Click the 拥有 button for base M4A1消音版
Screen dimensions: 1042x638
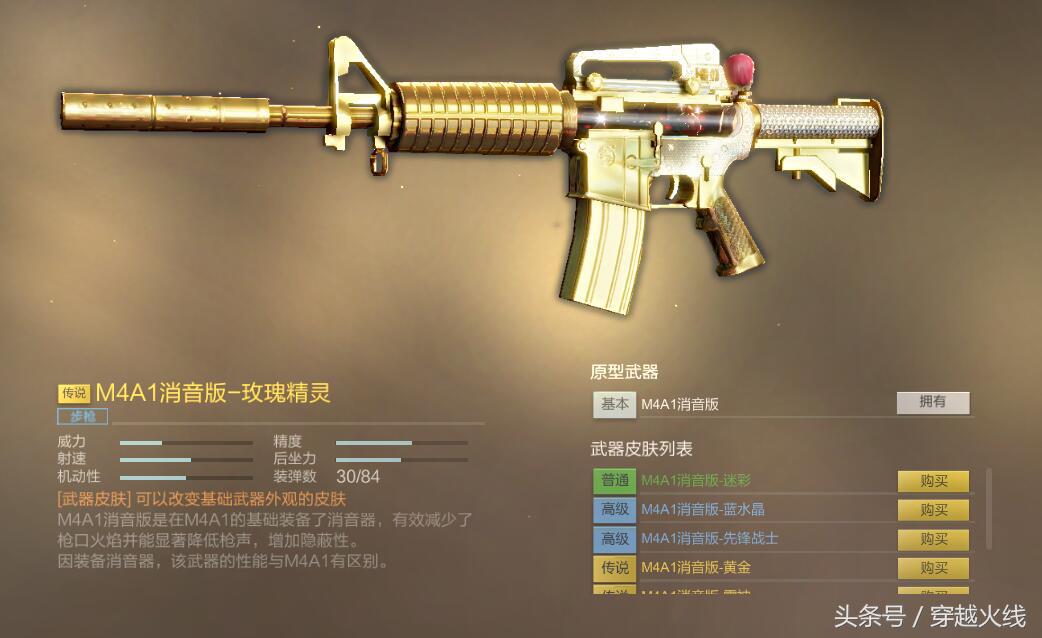coord(932,402)
